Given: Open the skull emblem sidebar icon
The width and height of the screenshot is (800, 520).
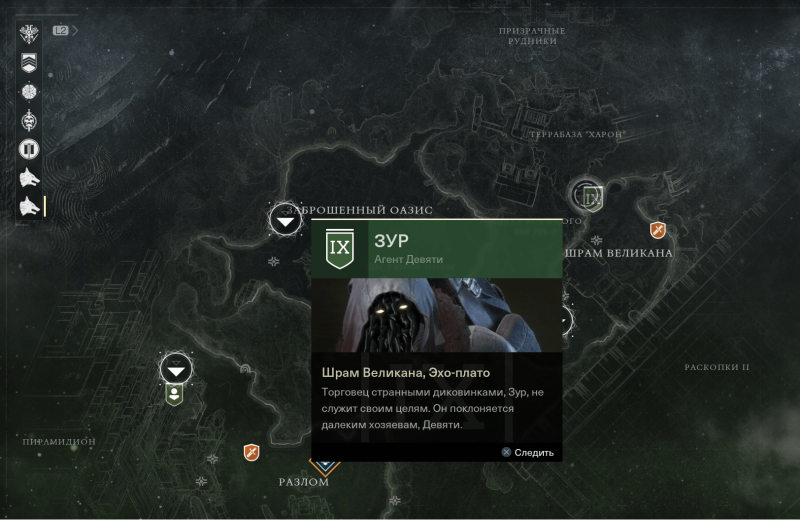Looking at the screenshot, I should click(x=30, y=120).
